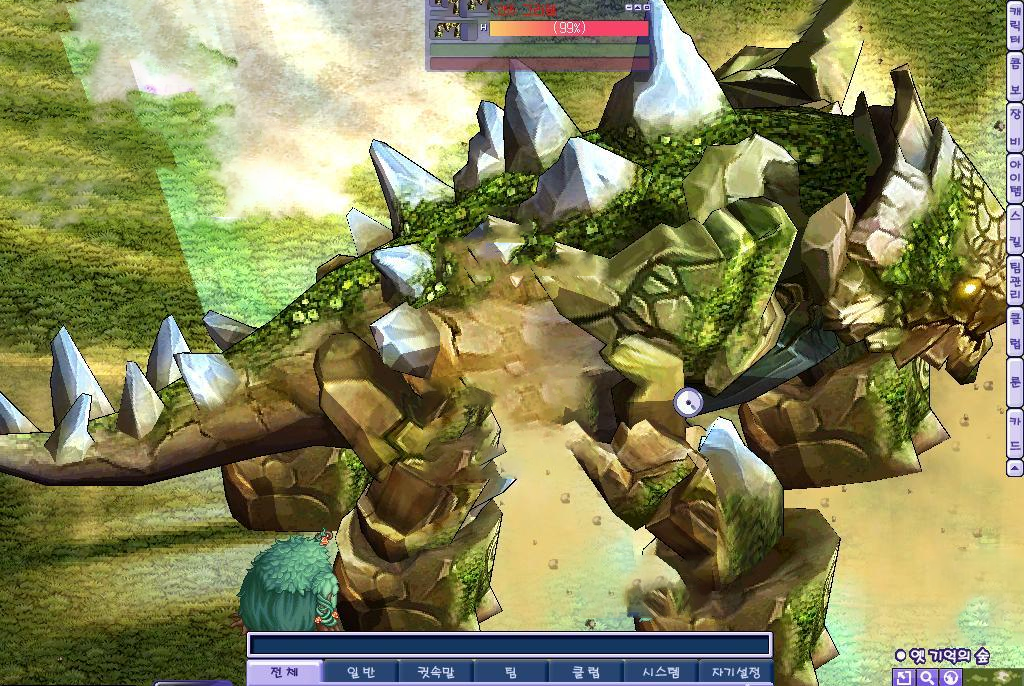The height and width of the screenshot is (686, 1024).
Task: Switch chat to the 전체 (All) tab
Action: point(284,673)
